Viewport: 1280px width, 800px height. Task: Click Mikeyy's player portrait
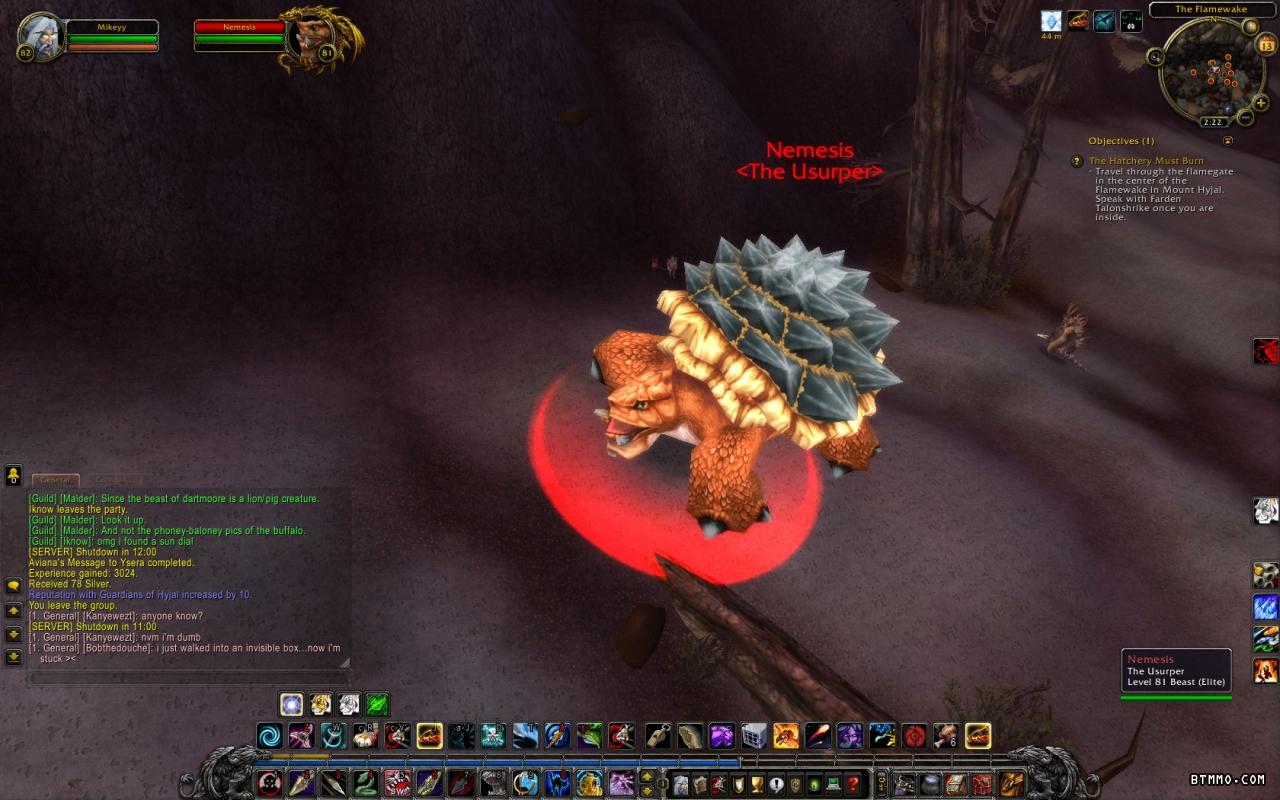40,37
